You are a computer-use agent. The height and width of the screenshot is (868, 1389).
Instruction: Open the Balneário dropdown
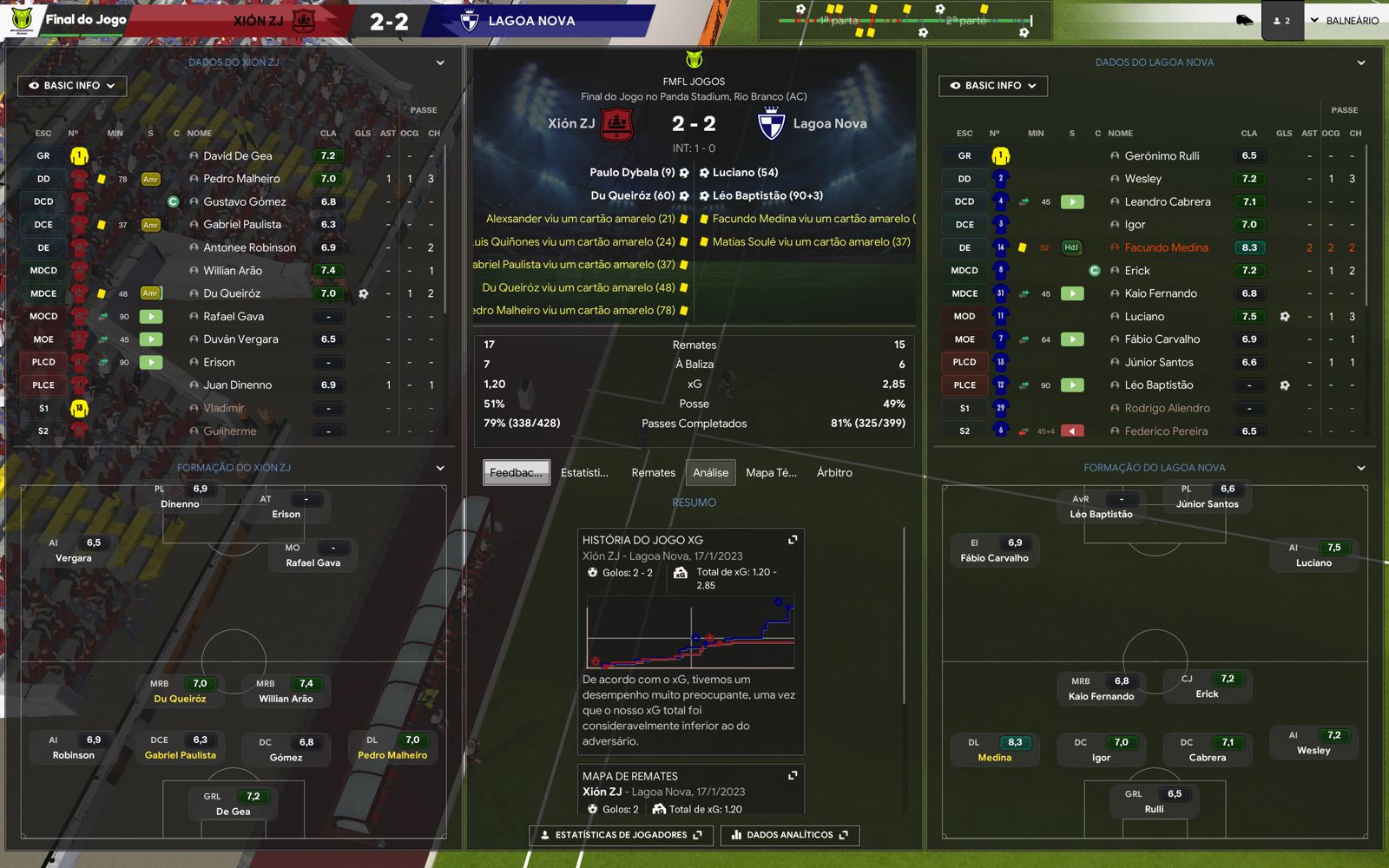point(1344,21)
